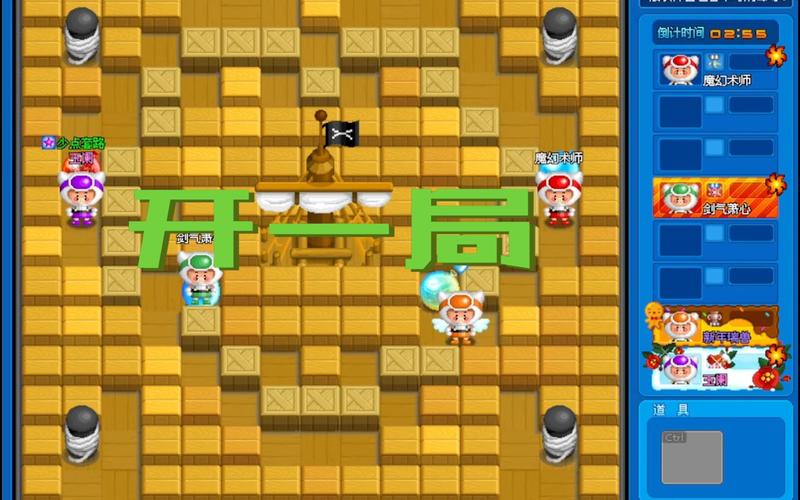Use the item slot in the 道具 panel

pos(692,456)
